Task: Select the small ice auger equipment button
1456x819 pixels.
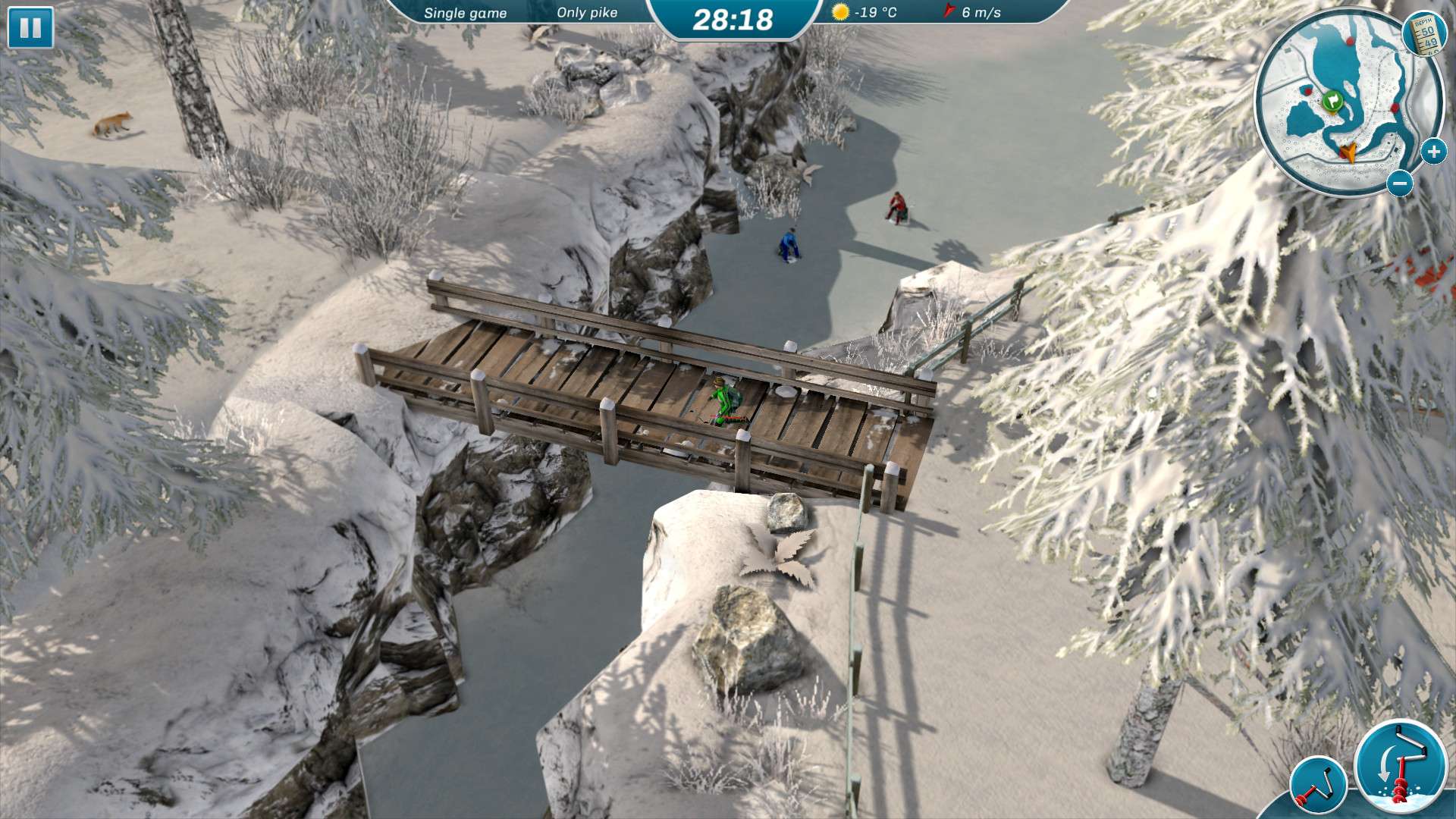Action: coord(1318,786)
